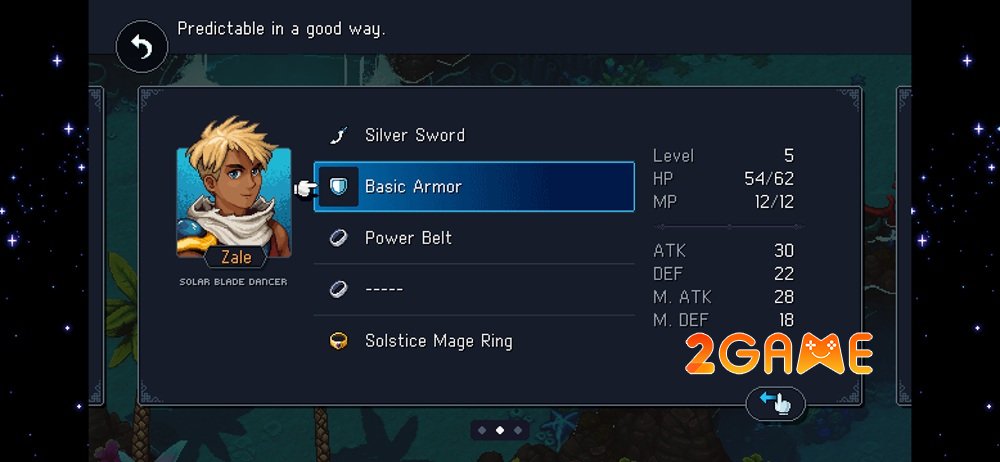Click the page indicator dots
Image resolution: width=1000 pixels, height=462 pixels.
(500, 430)
